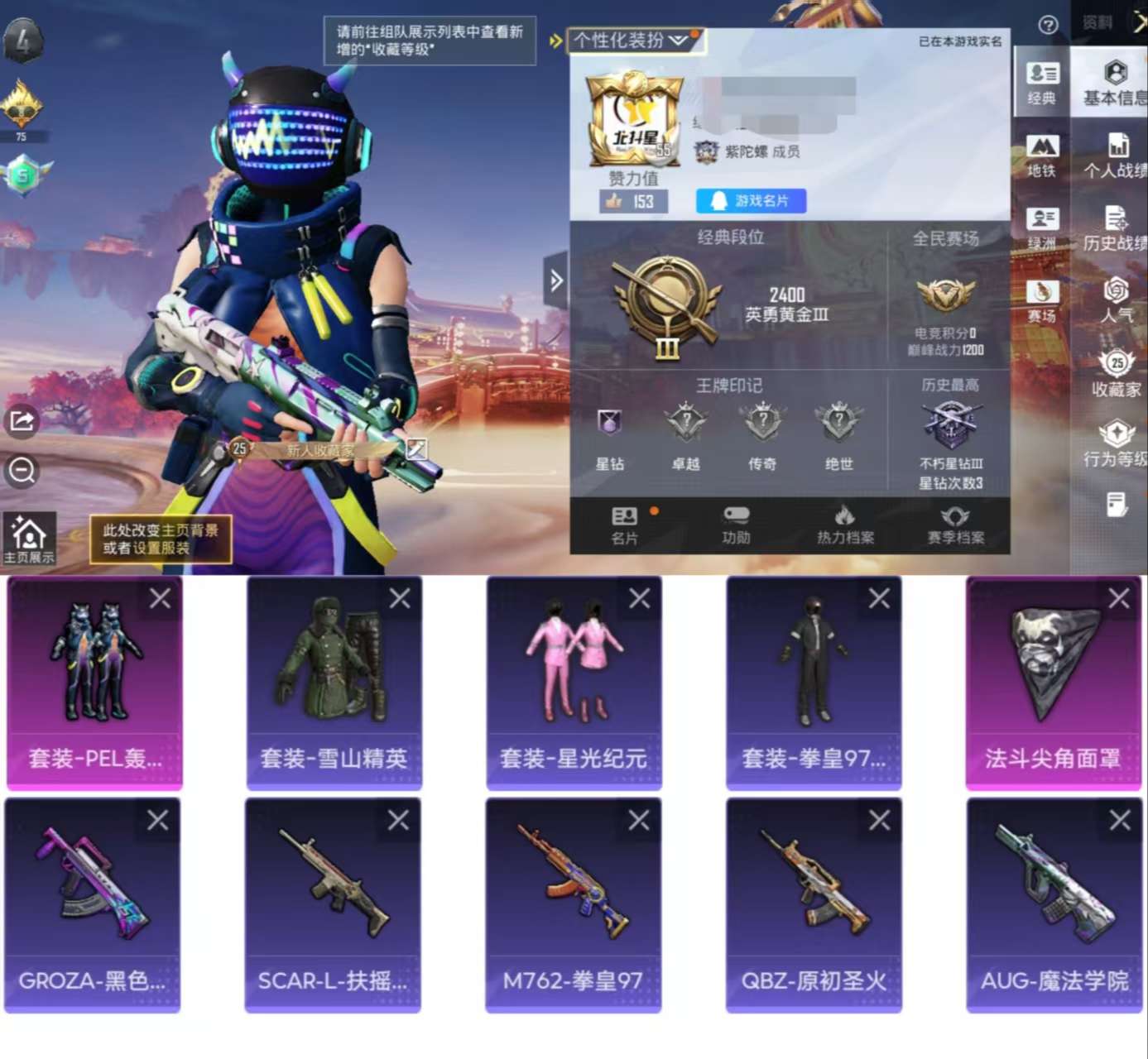This screenshot has height=1059, width=1148.
Task: Select the 经典 mode sidebar icon
Action: (1040, 83)
